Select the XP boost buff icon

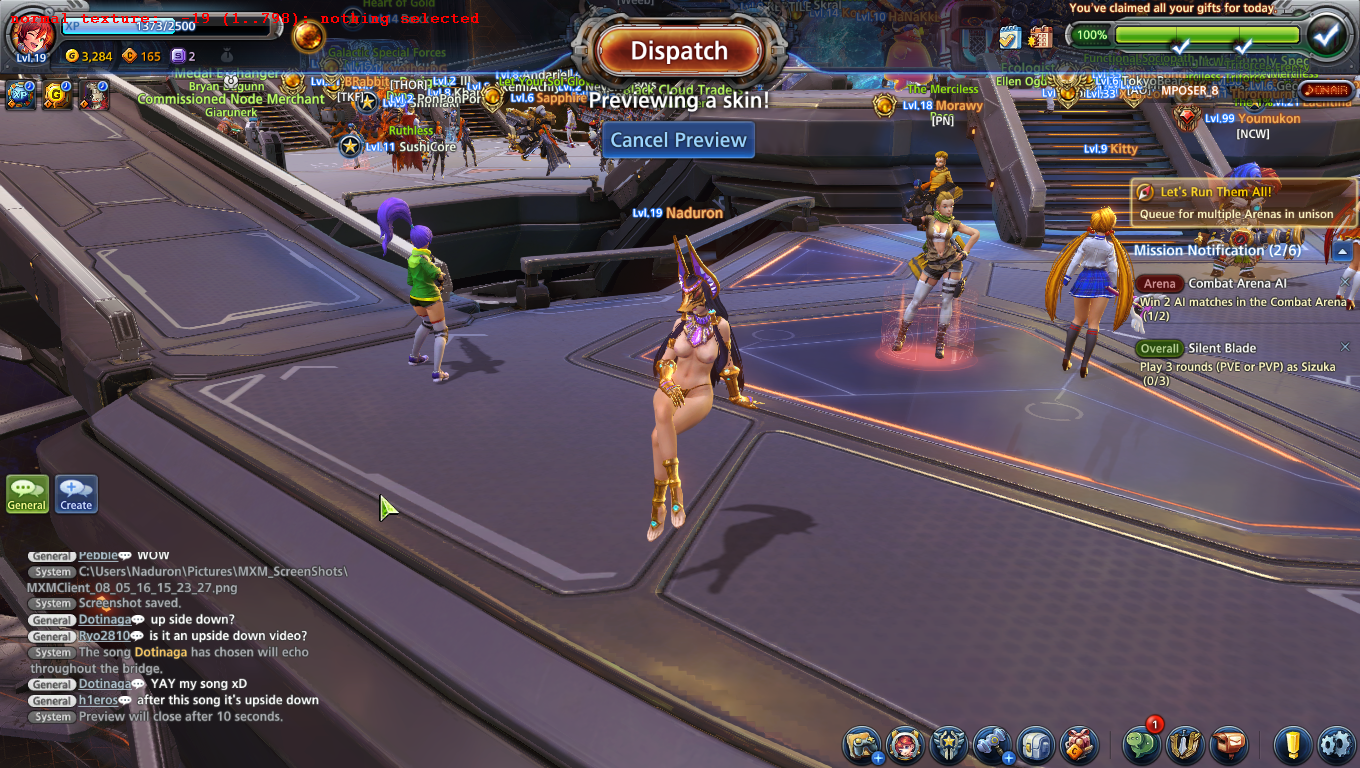tap(20, 95)
